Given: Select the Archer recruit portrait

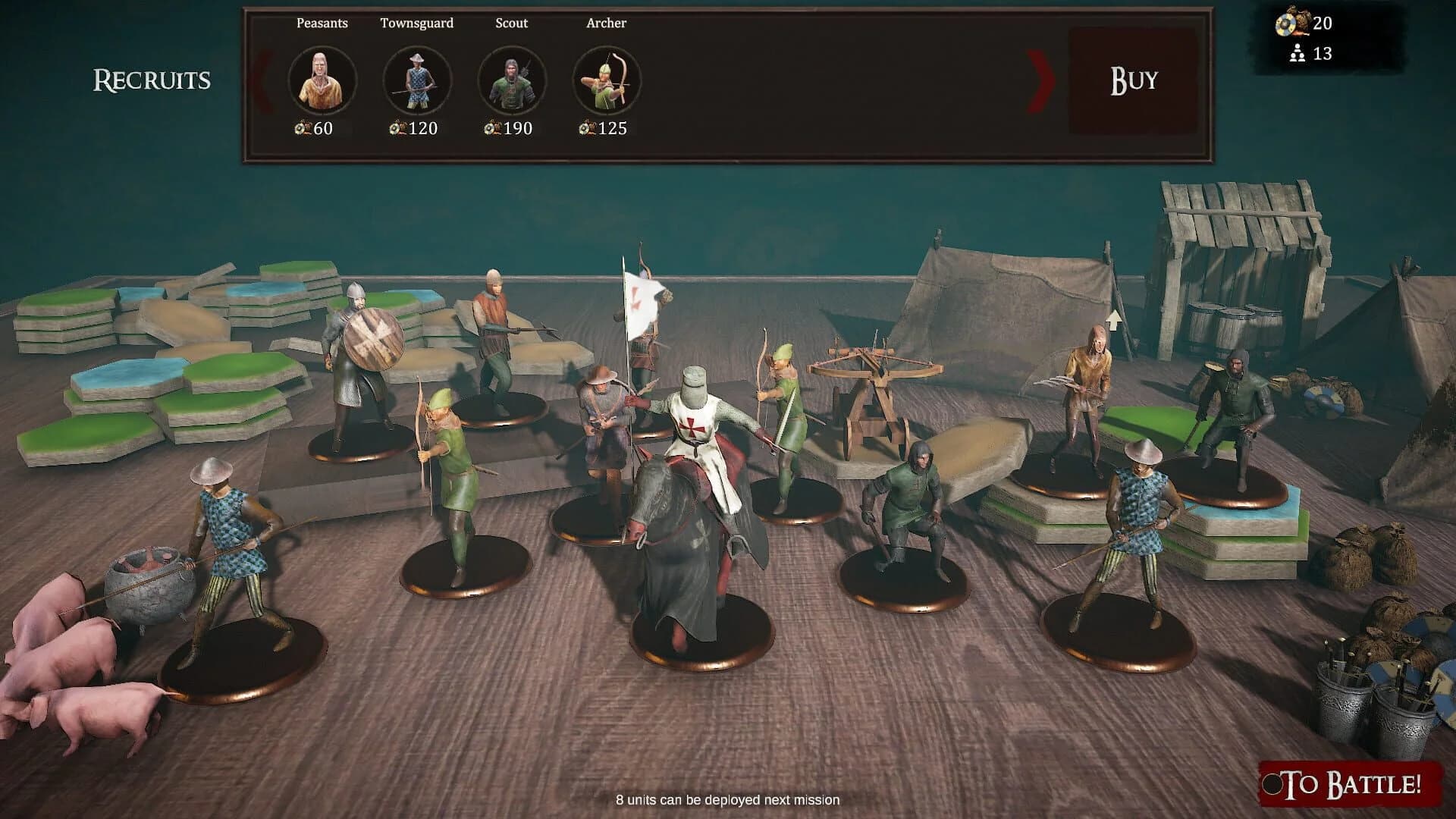Looking at the screenshot, I should (604, 79).
